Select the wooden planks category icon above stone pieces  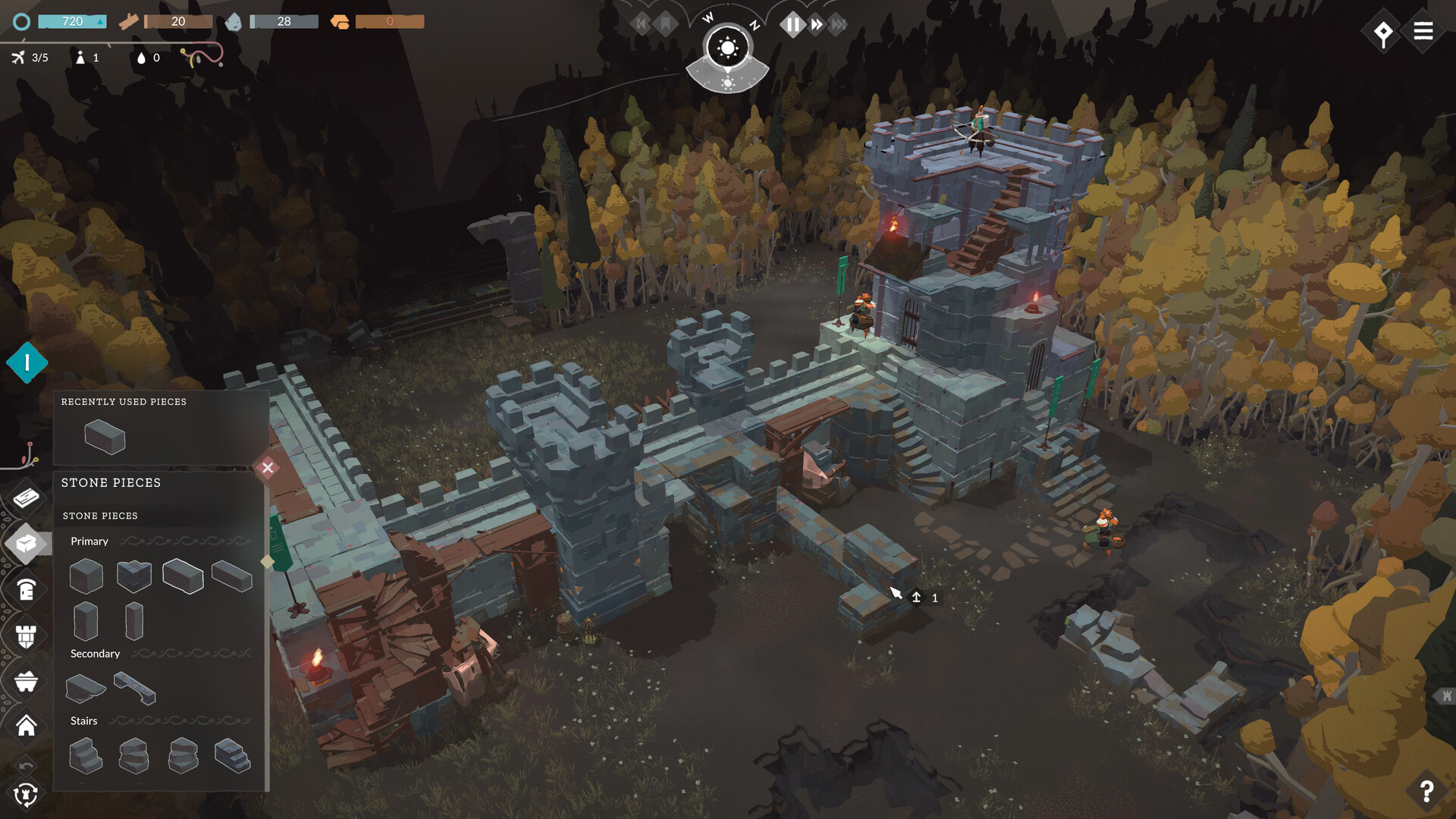pyautogui.click(x=27, y=497)
